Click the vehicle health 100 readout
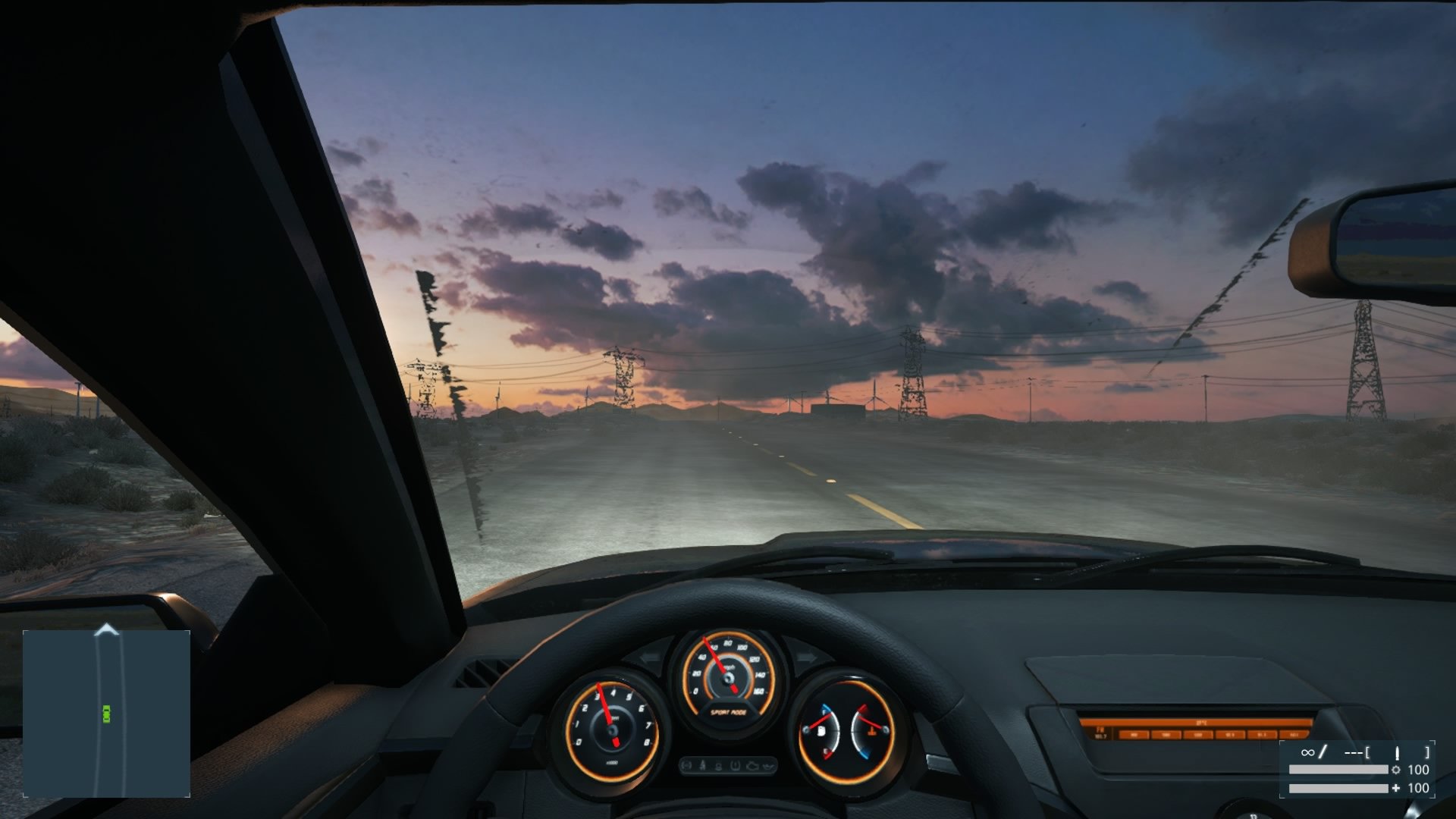 [x=1420, y=770]
